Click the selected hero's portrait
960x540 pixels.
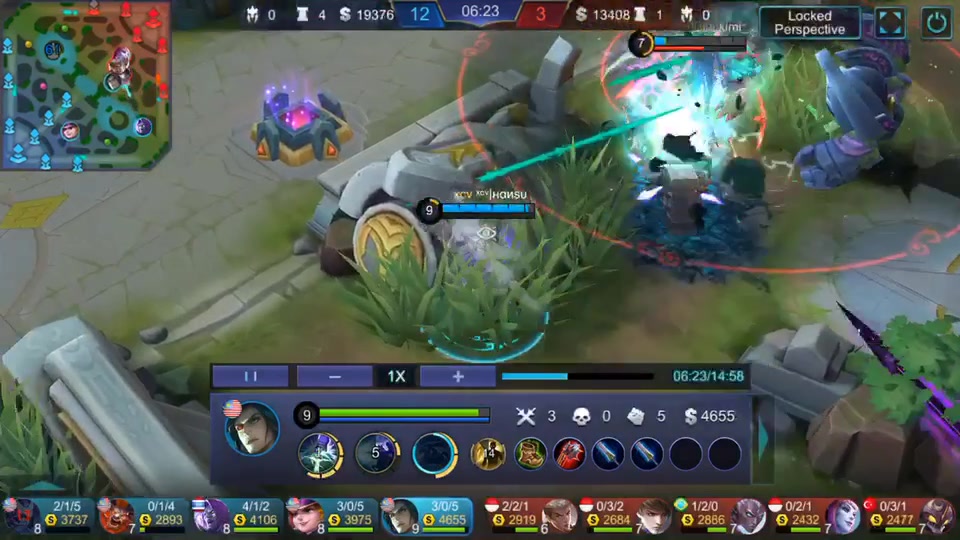(x=251, y=429)
